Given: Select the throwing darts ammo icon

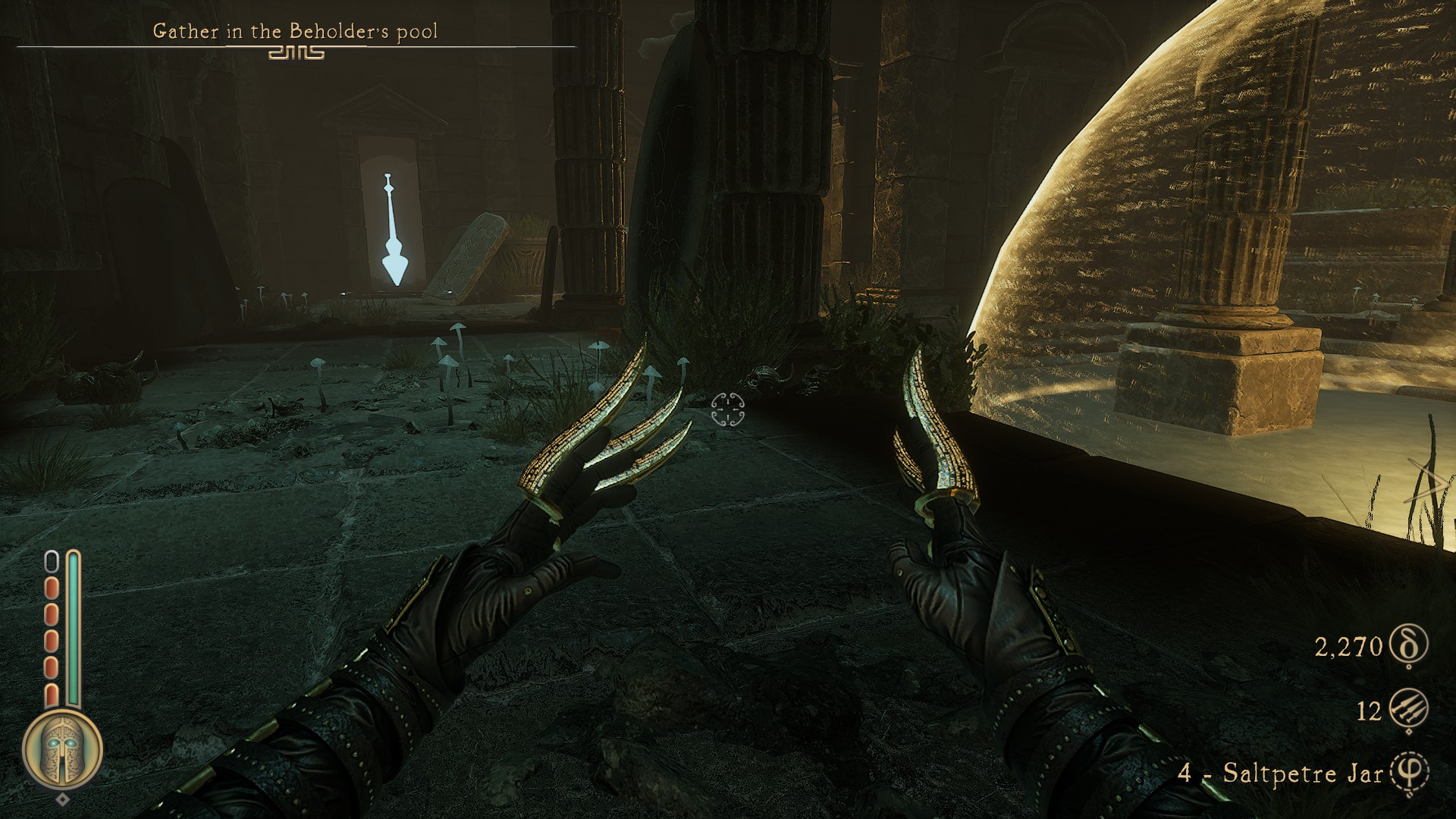Looking at the screenshot, I should [x=1410, y=711].
